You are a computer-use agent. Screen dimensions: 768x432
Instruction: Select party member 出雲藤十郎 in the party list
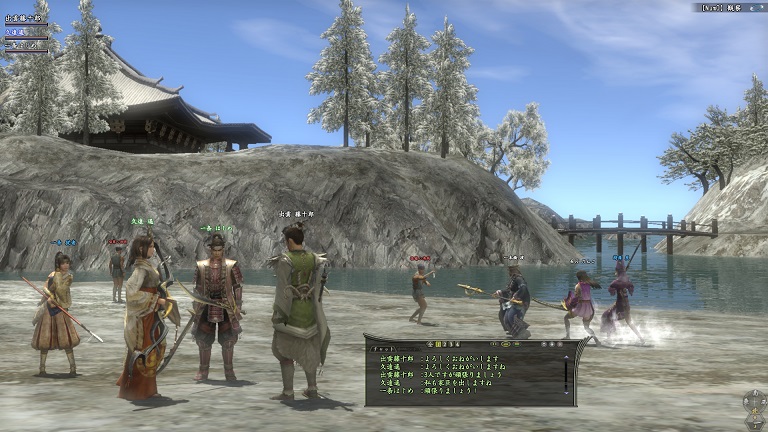(x=24, y=18)
